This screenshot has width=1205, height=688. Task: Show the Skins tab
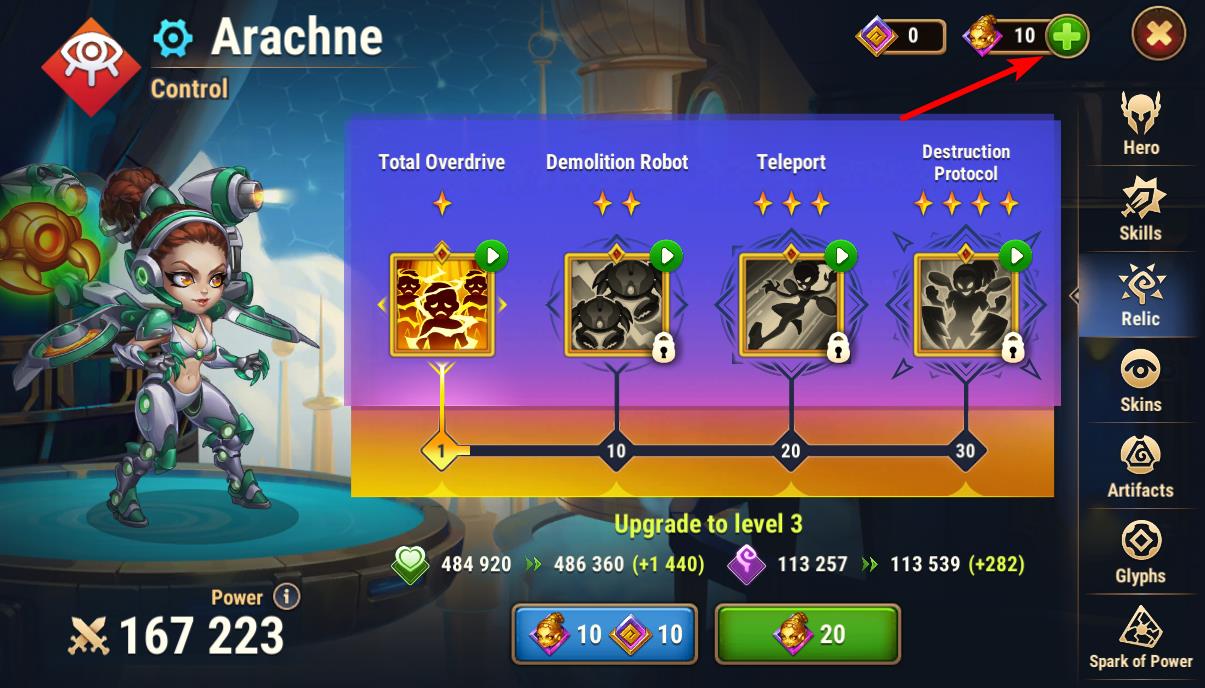tap(1140, 382)
